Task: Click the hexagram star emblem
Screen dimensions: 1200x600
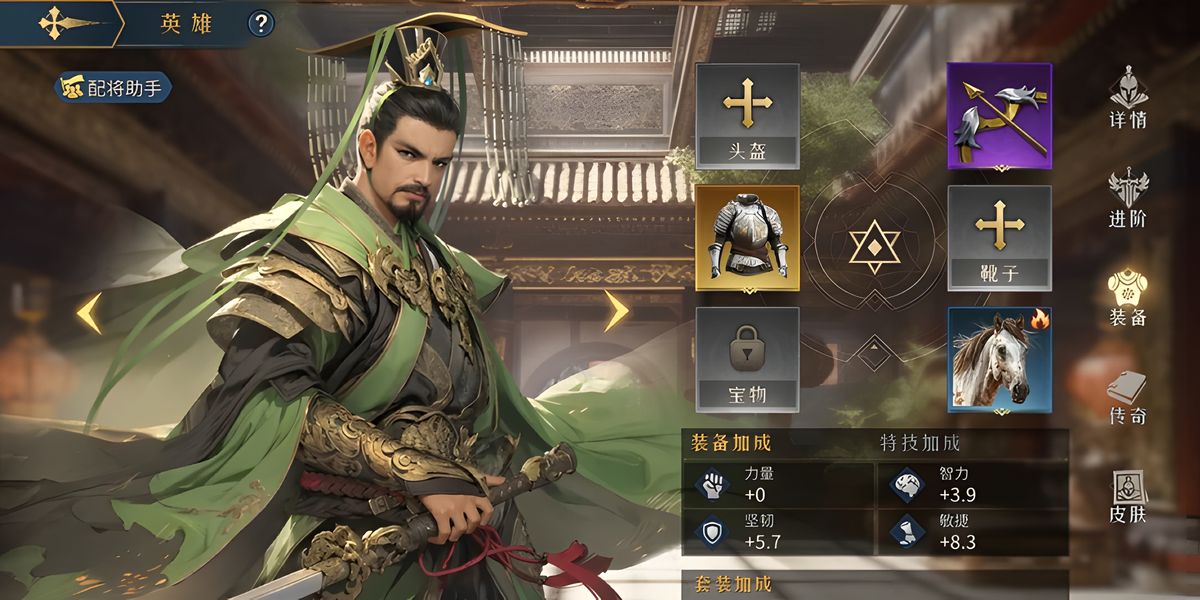Action: click(874, 244)
